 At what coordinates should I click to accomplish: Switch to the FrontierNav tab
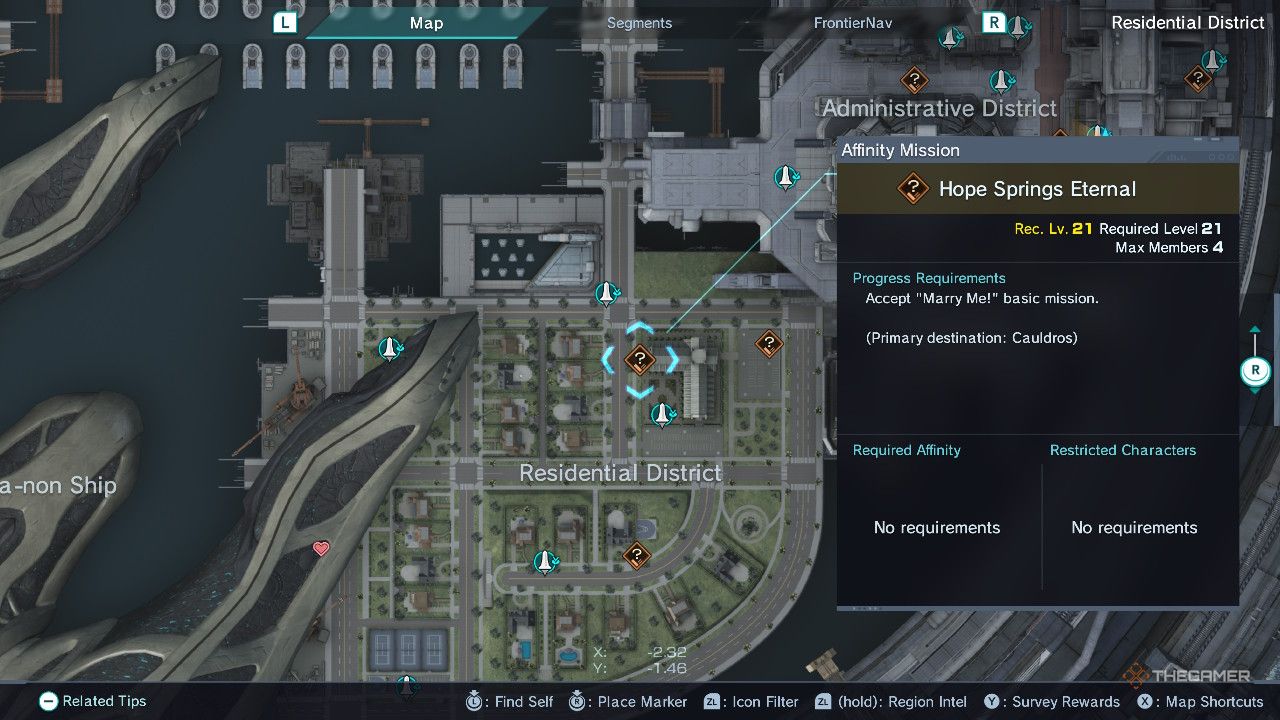click(x=852, y=23)
